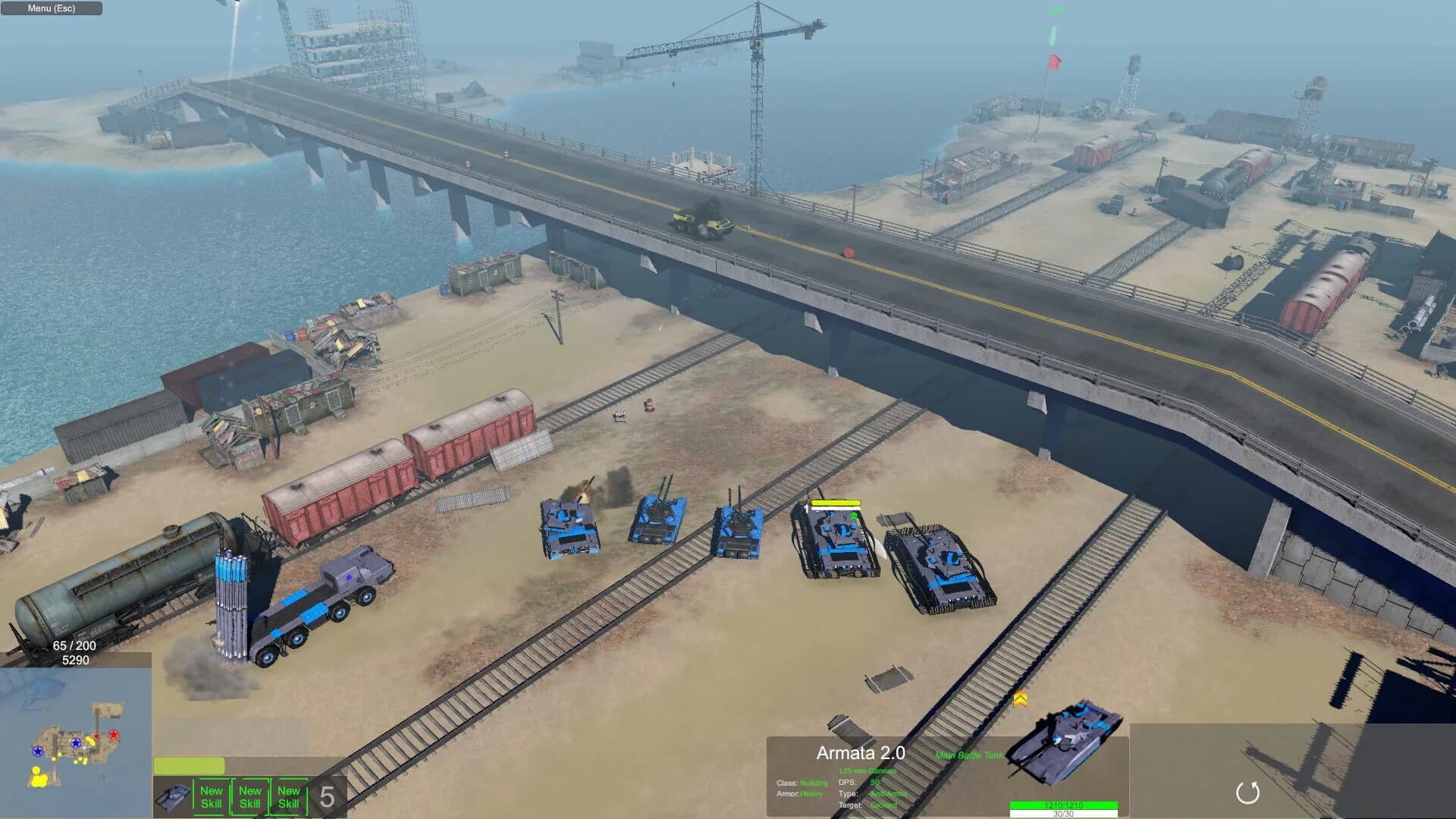
Task: Click the skill point counter showing 5
Action: tap(327, 795)
